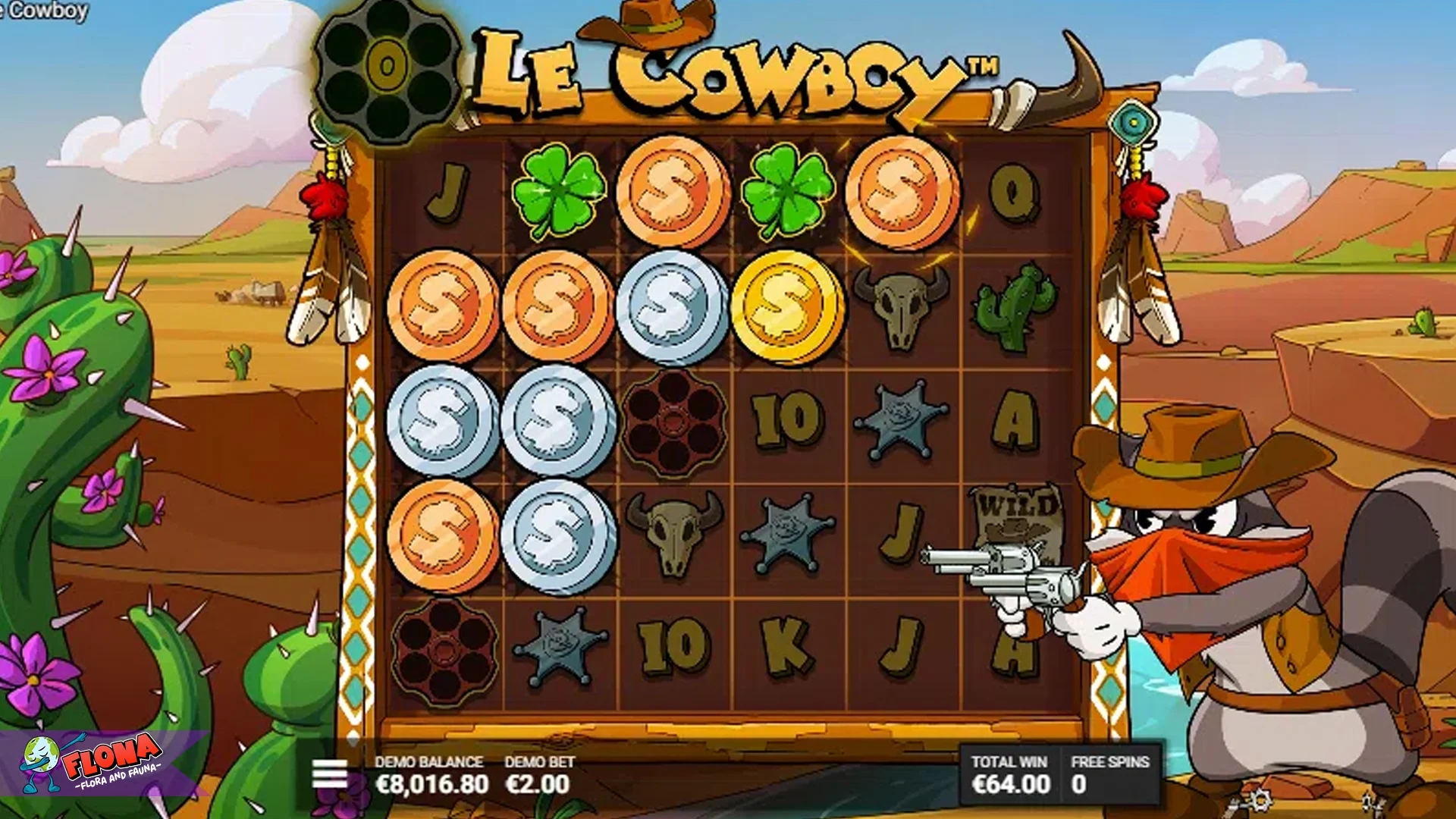This screenshot has width=1456, height=819.
Task: Select the empty revolver chamber symbol
Action: [x=671, y=419]
